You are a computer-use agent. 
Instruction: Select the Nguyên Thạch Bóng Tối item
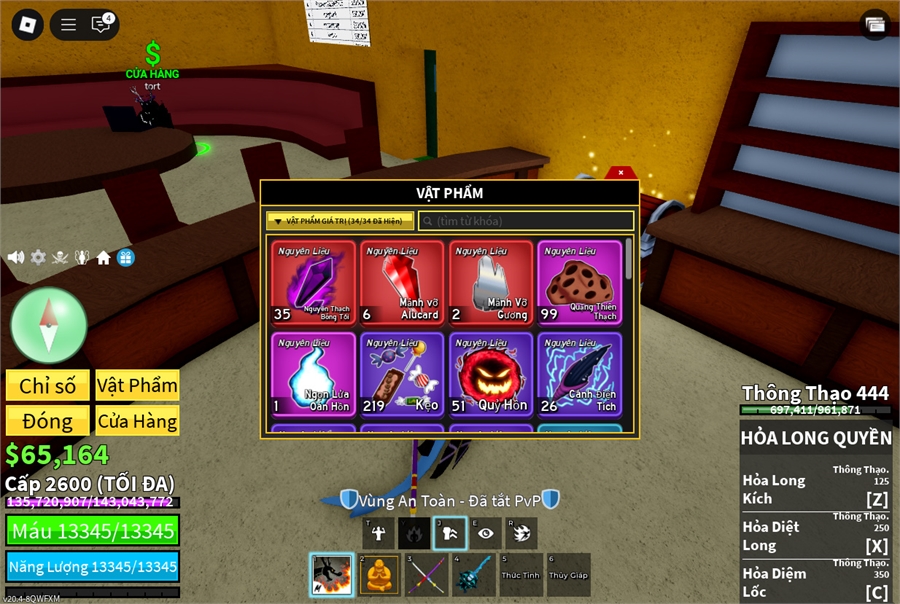tap(313, 283)
